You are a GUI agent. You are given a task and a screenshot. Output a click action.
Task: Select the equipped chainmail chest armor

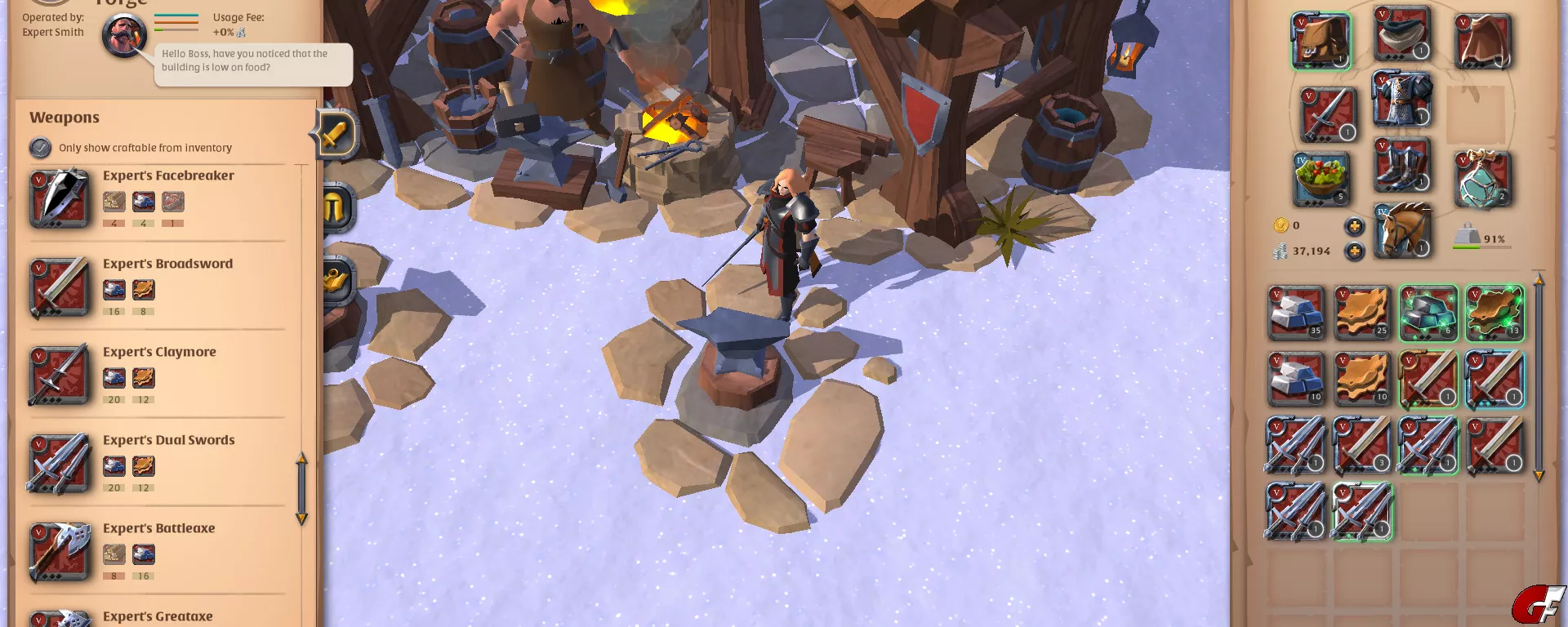(x=1402, y=99)
